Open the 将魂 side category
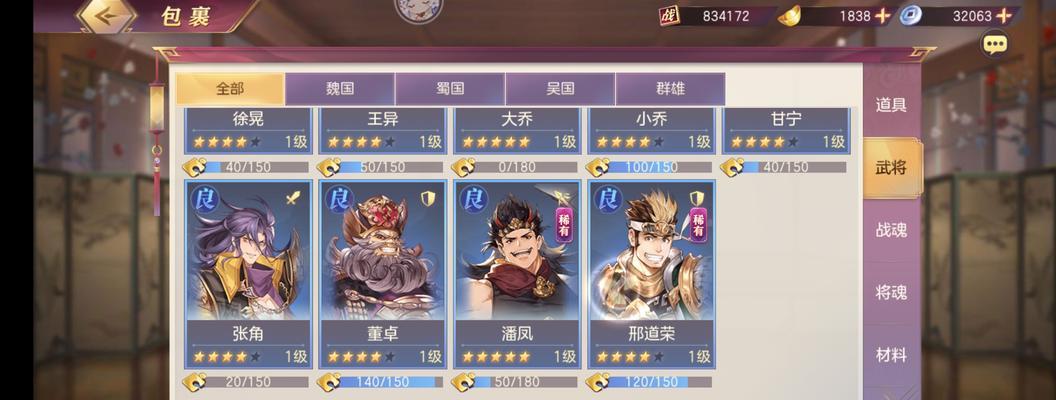 click(891, 292)
